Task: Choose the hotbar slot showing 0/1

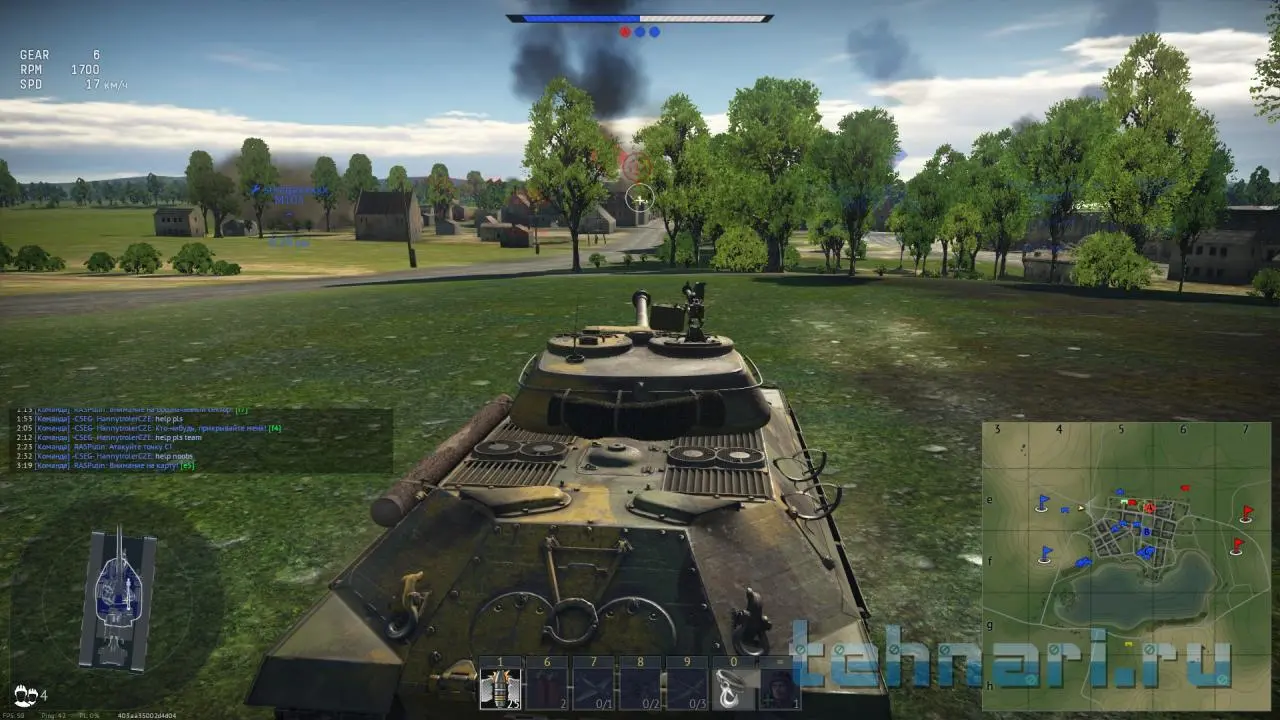Action: click(x=594, y=688)
